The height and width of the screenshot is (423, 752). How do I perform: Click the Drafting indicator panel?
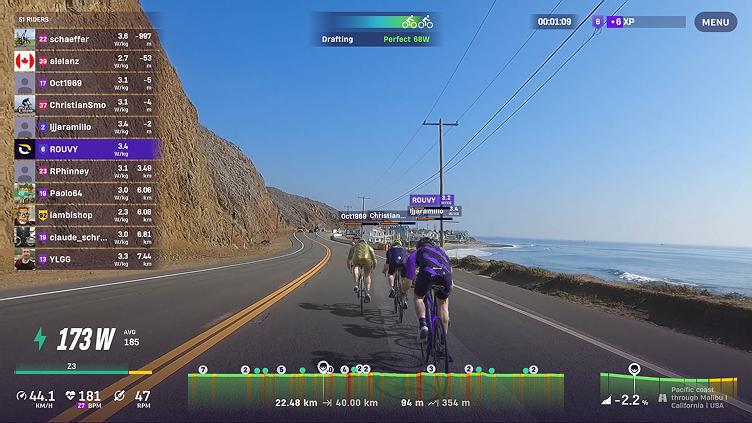click(376, 30)
